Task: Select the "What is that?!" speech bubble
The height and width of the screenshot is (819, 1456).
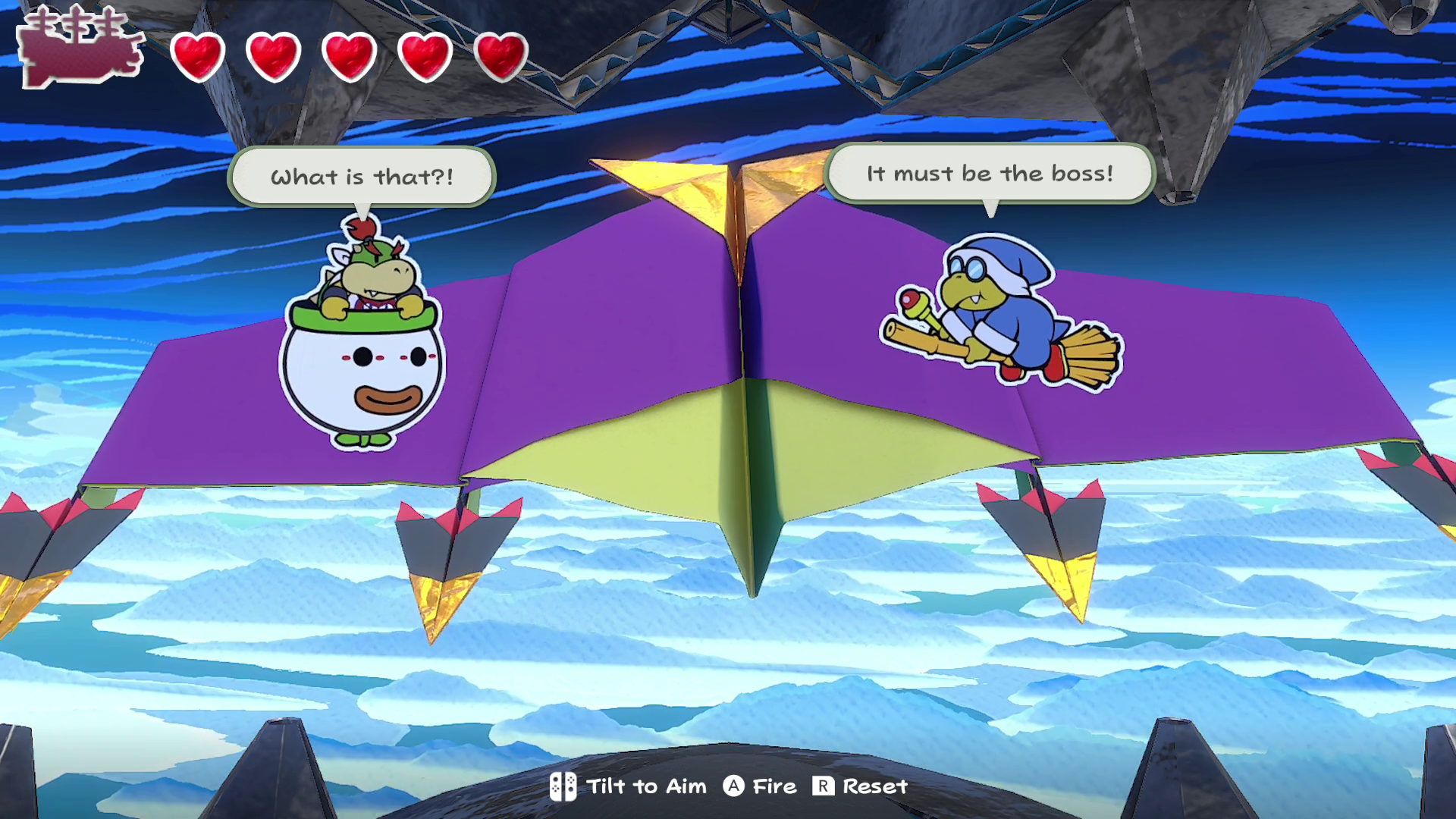Action: pos(362,177)
